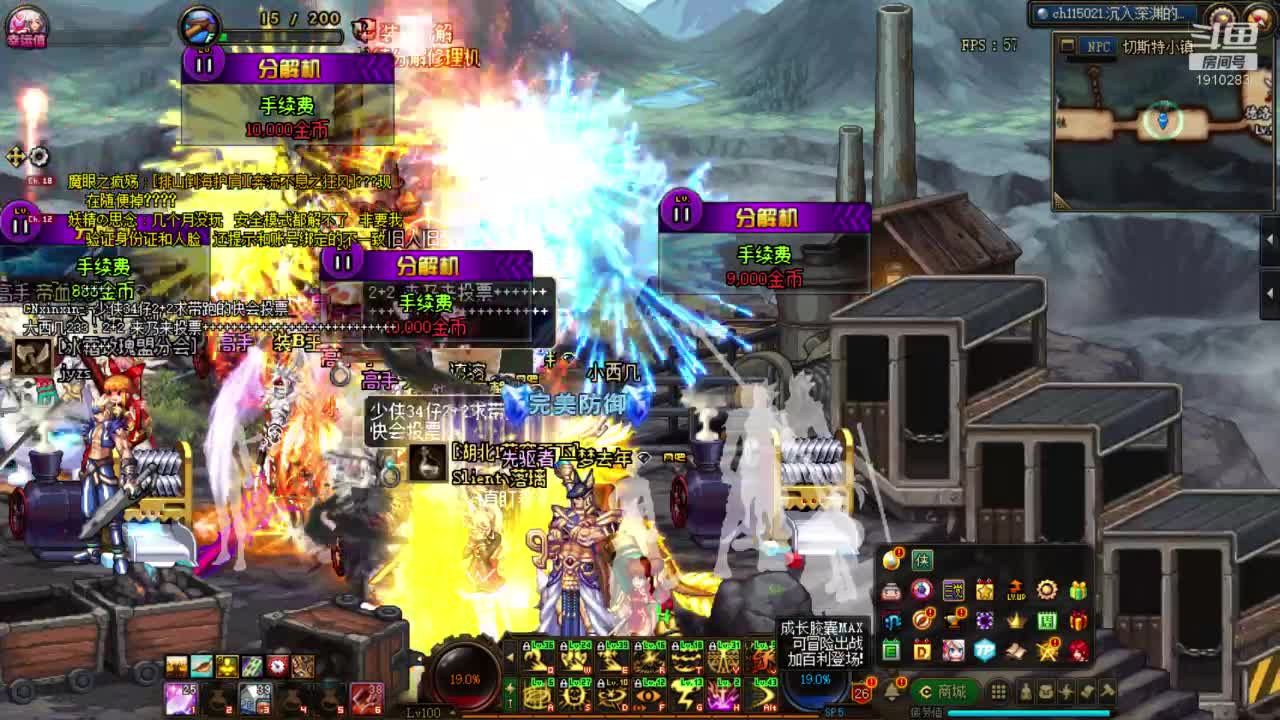Screen dimensions: 1280x720
Task: Click the notification bell icon
Action: click(x=892, y=691)
